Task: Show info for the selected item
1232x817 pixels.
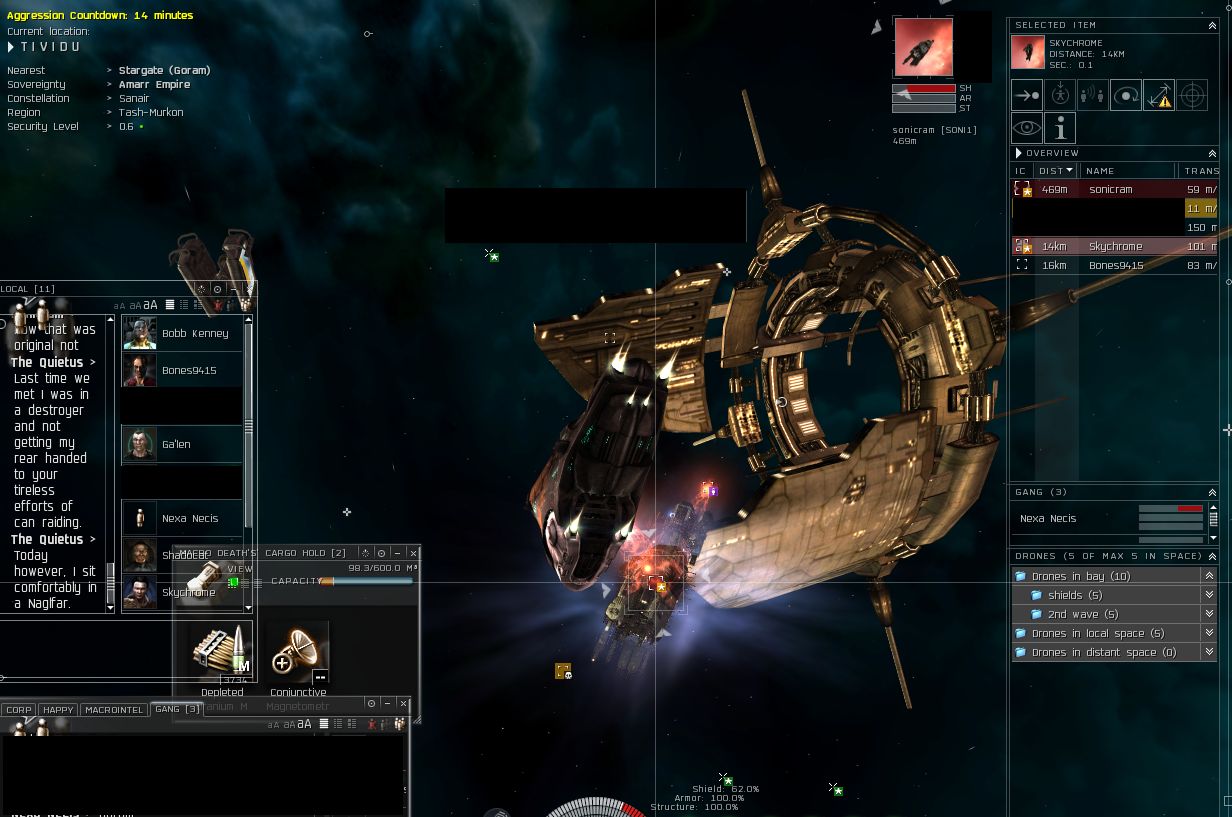Action: 1060,128
